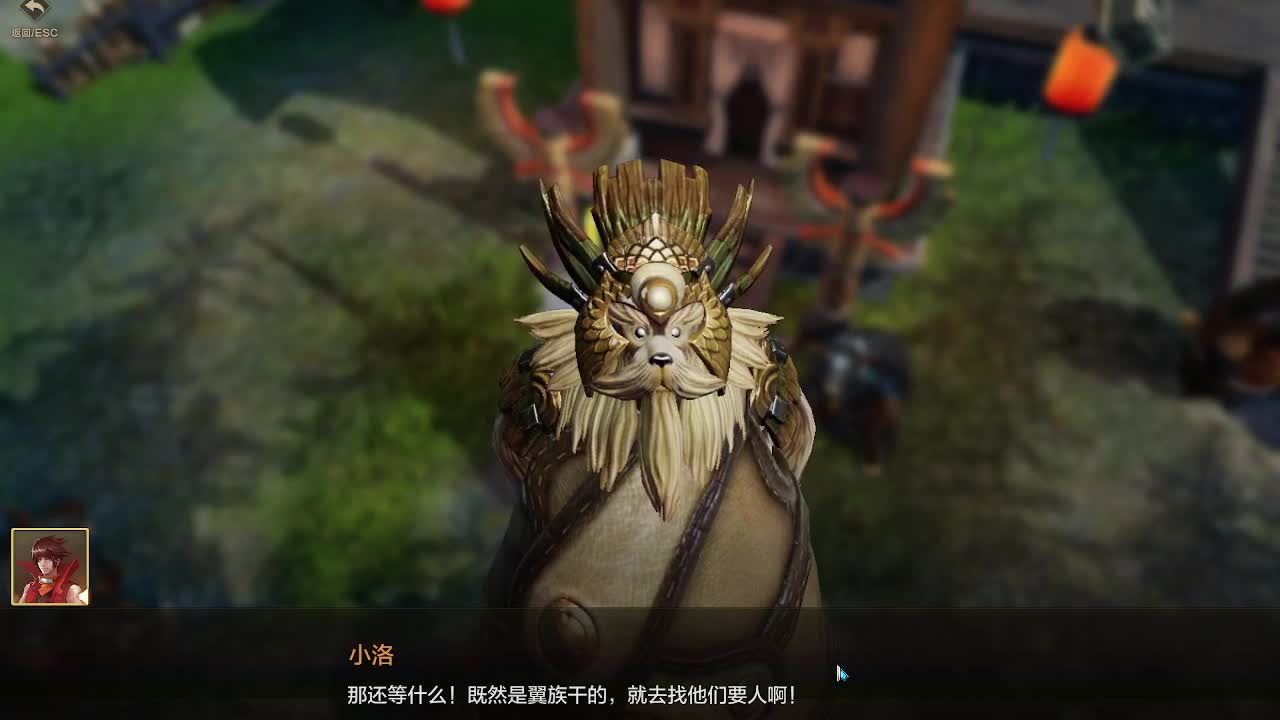Click near the mouse cursor above the dialogue
The width and height of the screenshot is (1280, 720).
[840, 672]
